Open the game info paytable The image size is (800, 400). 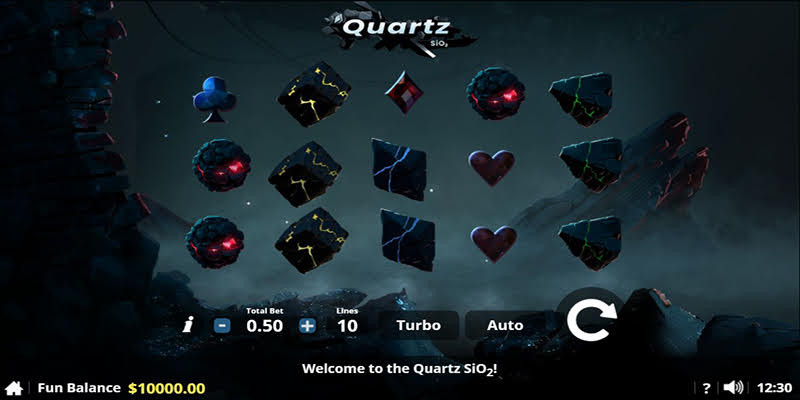point(187,325)
